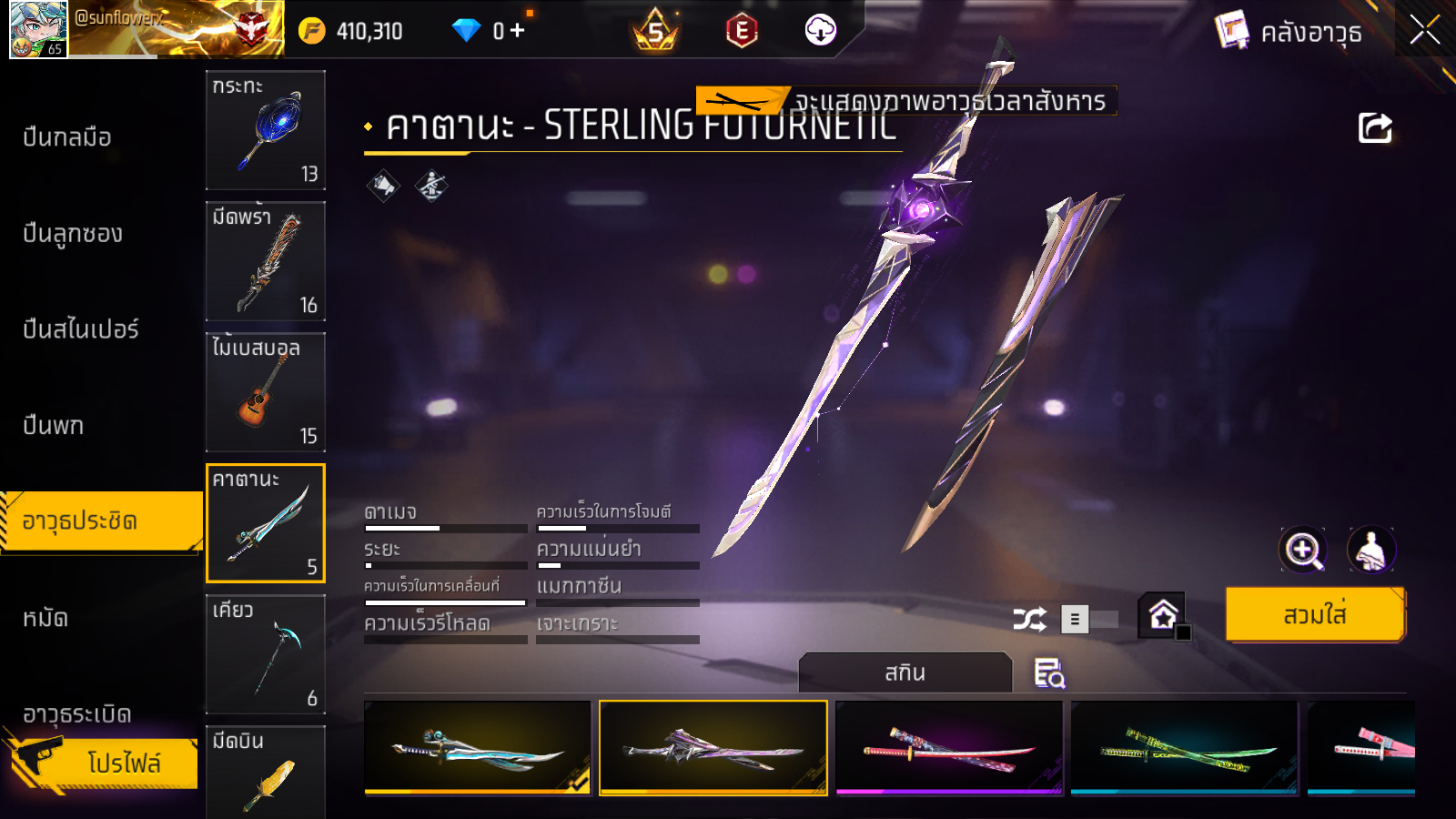
Task: Select the ไม้เบสบอล guitar slot
Action: coord(266,392)
